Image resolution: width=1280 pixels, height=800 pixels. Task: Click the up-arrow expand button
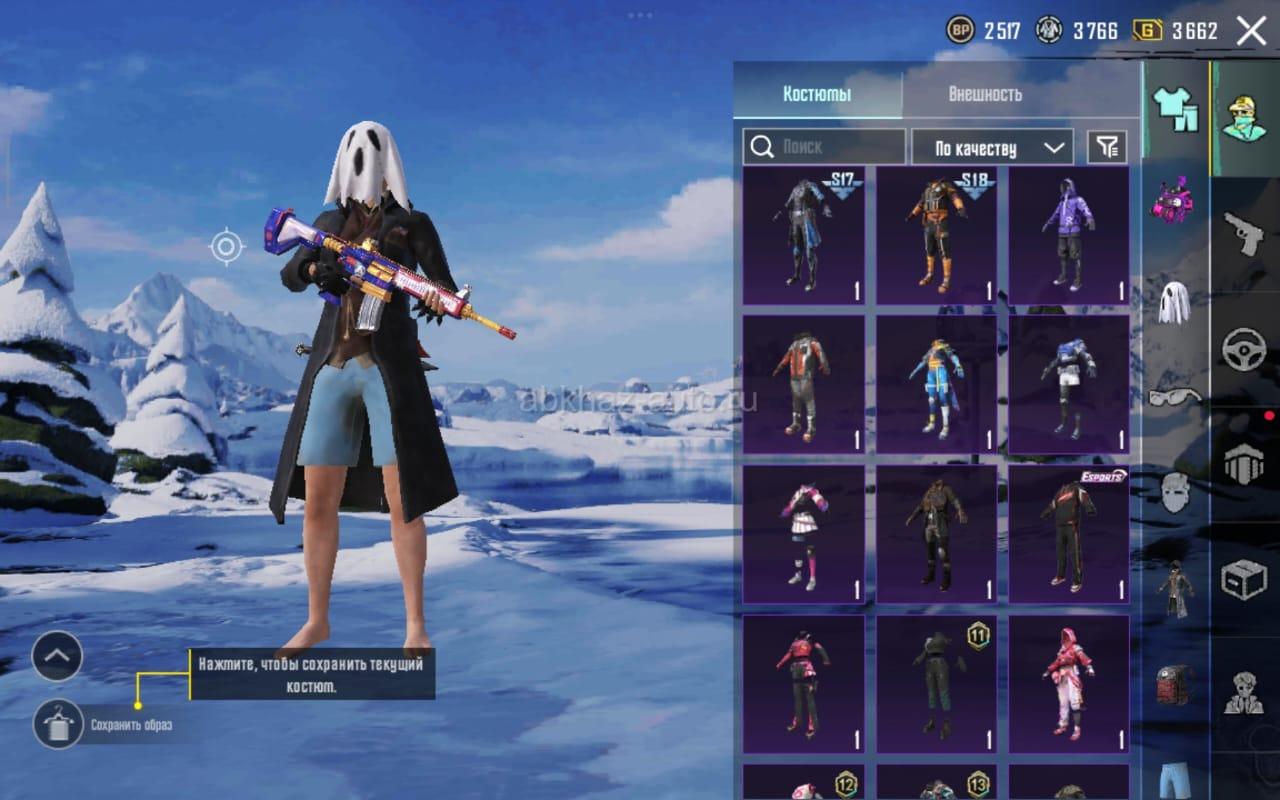[57, 656]
